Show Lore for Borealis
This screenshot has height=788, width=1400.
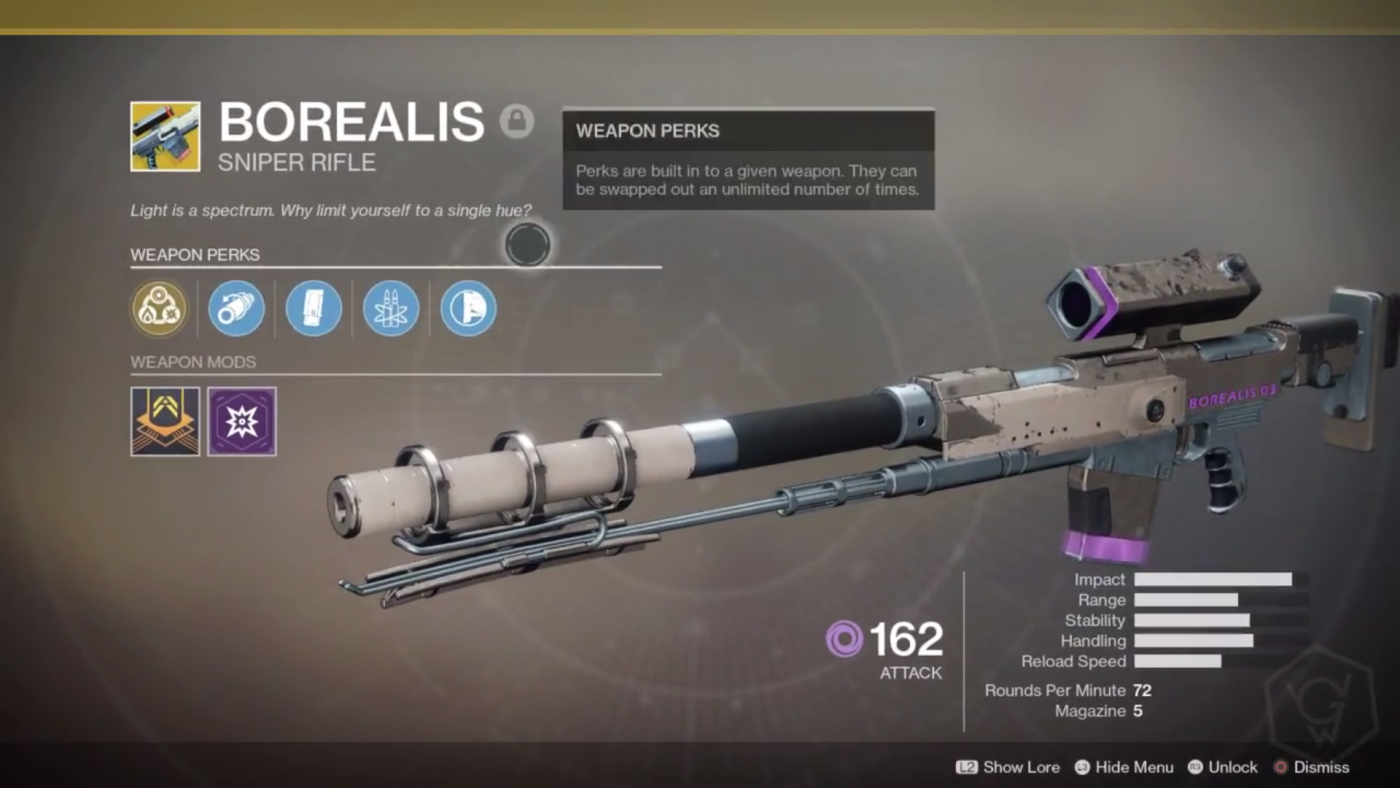tap(1021, 767)
